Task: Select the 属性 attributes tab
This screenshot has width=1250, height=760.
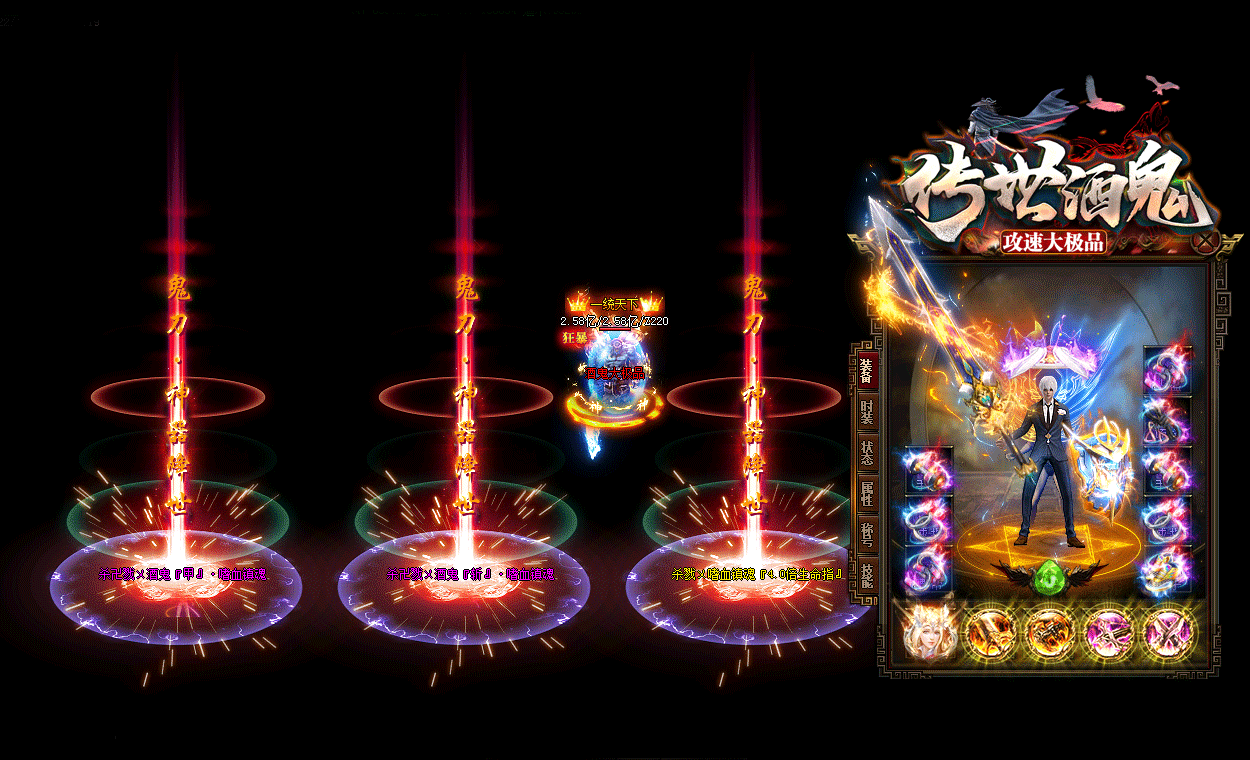Action: [x=866, y=494]
